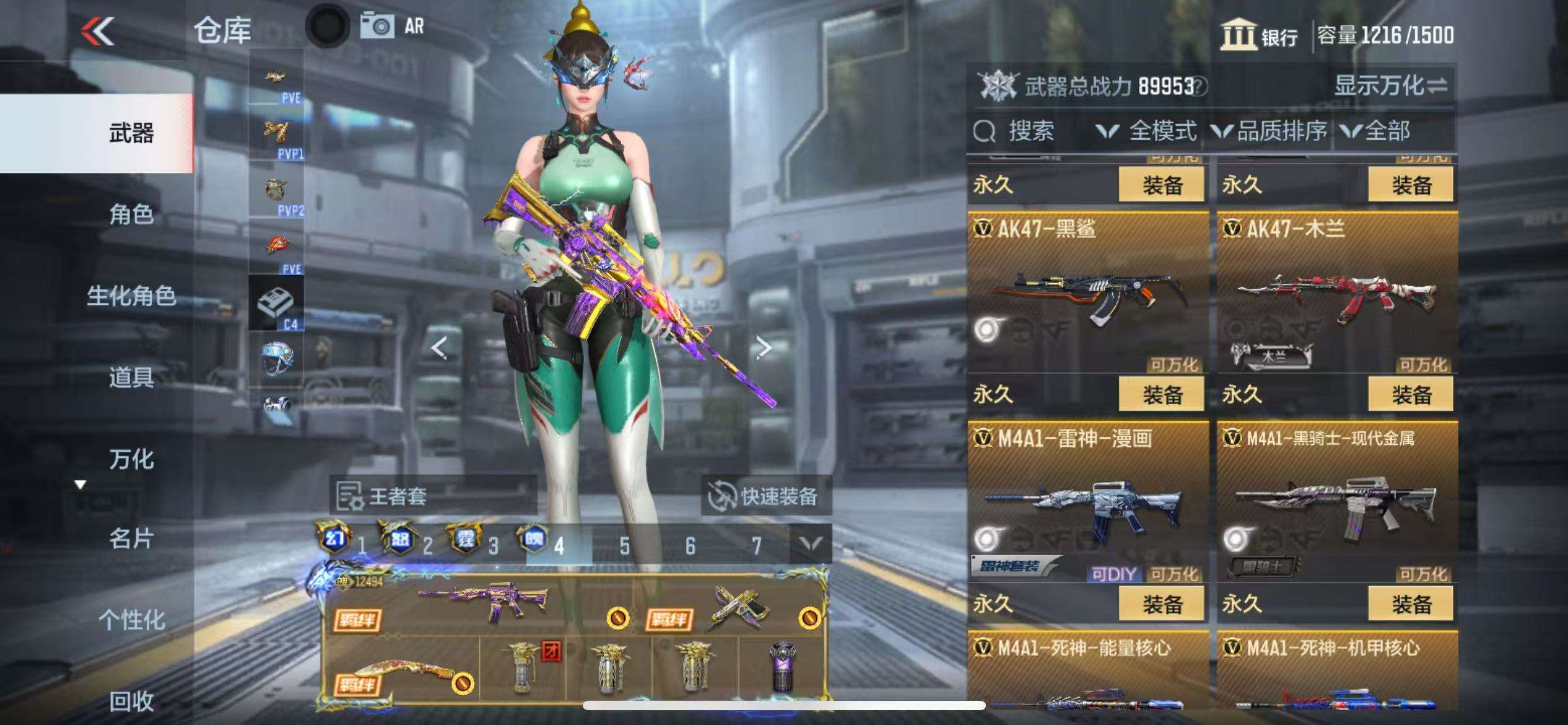The height and width of the screenshot is (725, 1568).
Task: Go back using the double-arrow button
Action: coord(98,31)
